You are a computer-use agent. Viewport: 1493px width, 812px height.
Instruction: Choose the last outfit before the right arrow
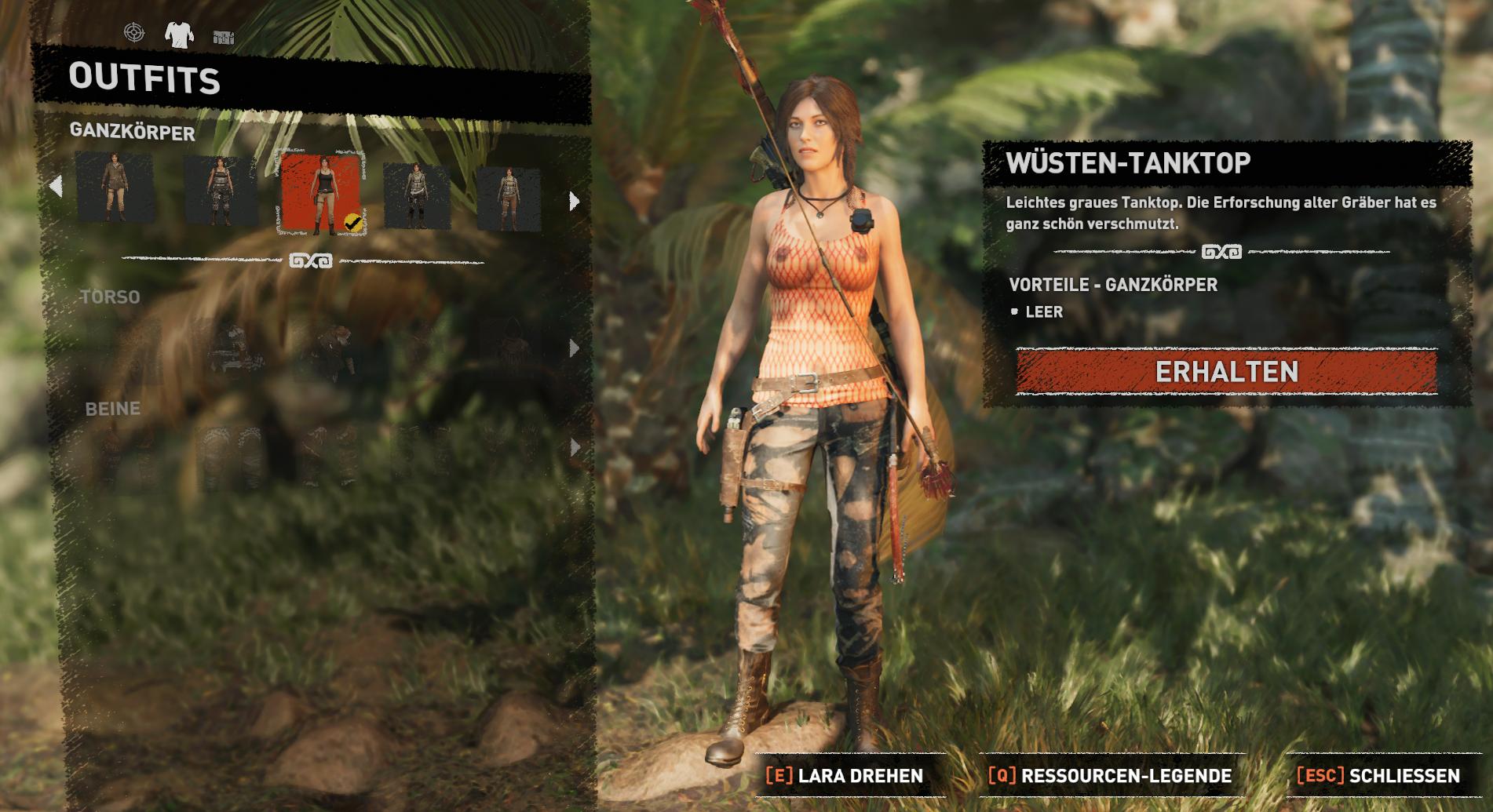pyautogui.click(x=509, y=198)
